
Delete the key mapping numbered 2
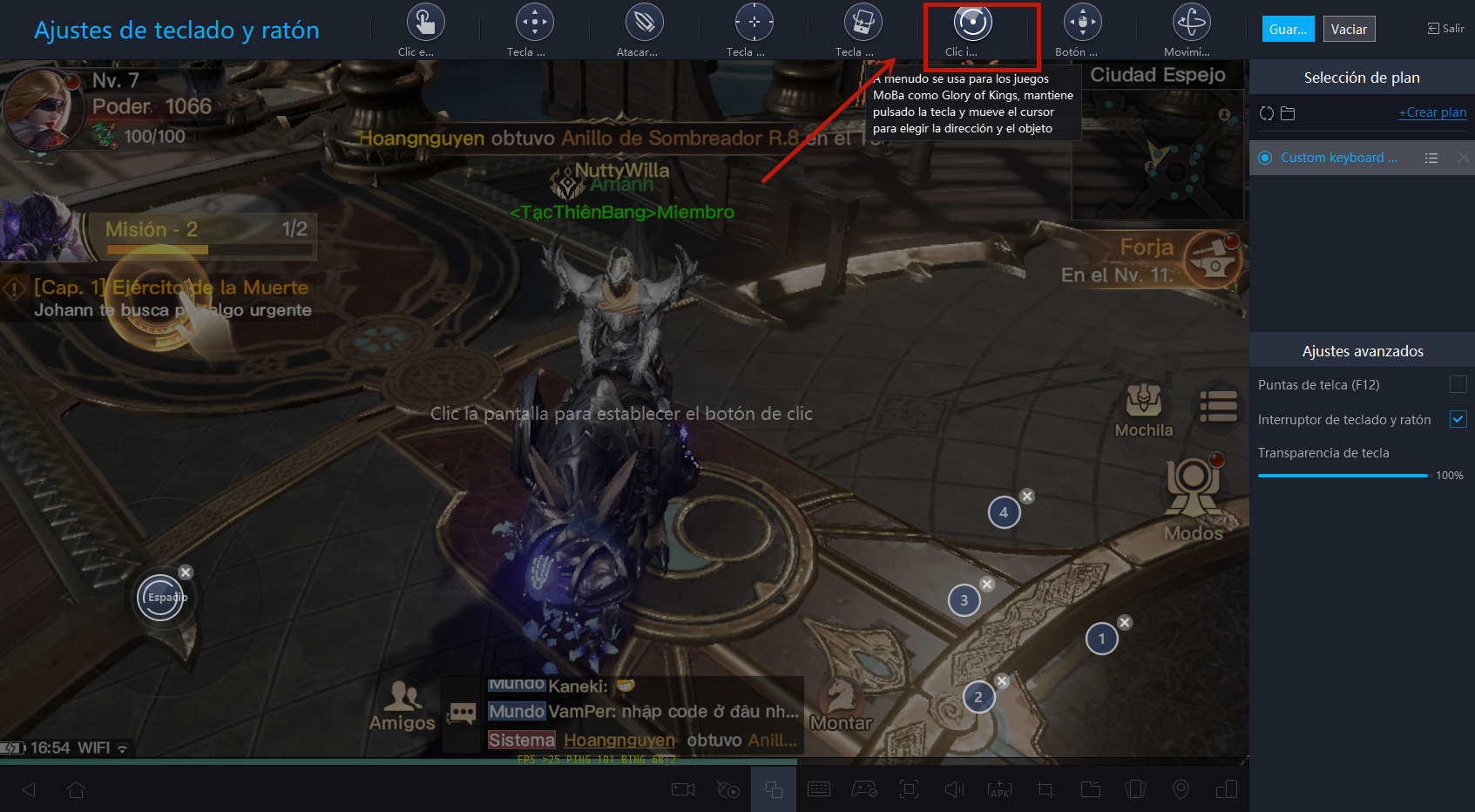pyautogui.click(x=1003, y=680)
